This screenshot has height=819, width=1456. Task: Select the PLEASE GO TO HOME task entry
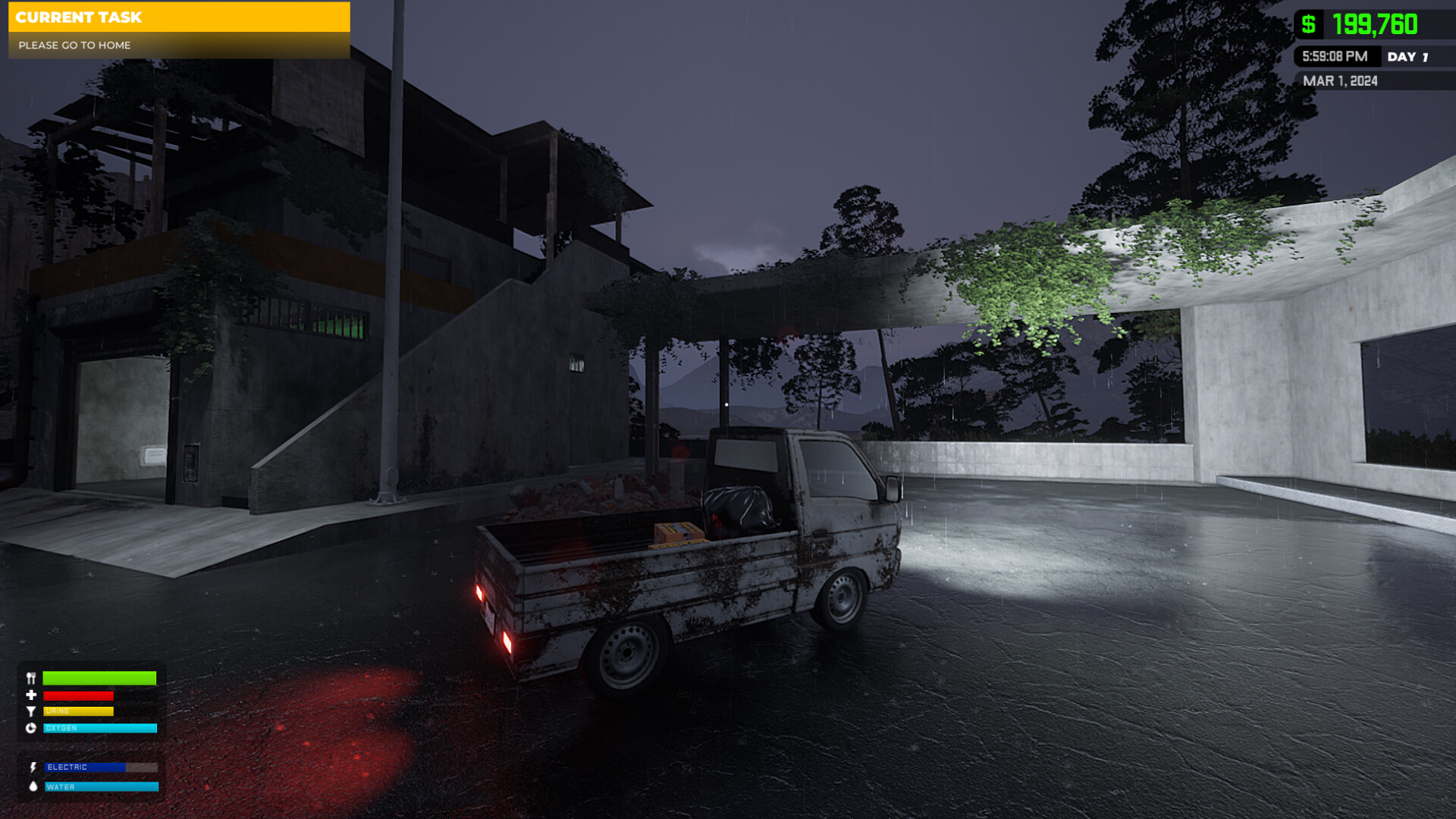[74, 45]
